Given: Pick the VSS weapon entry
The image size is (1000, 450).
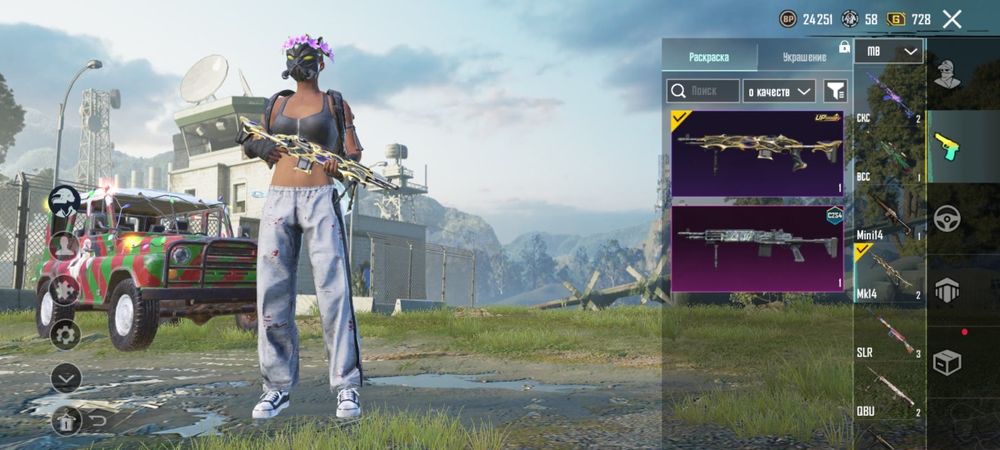Looking at the screenshot, I should (x=889, y=159).
